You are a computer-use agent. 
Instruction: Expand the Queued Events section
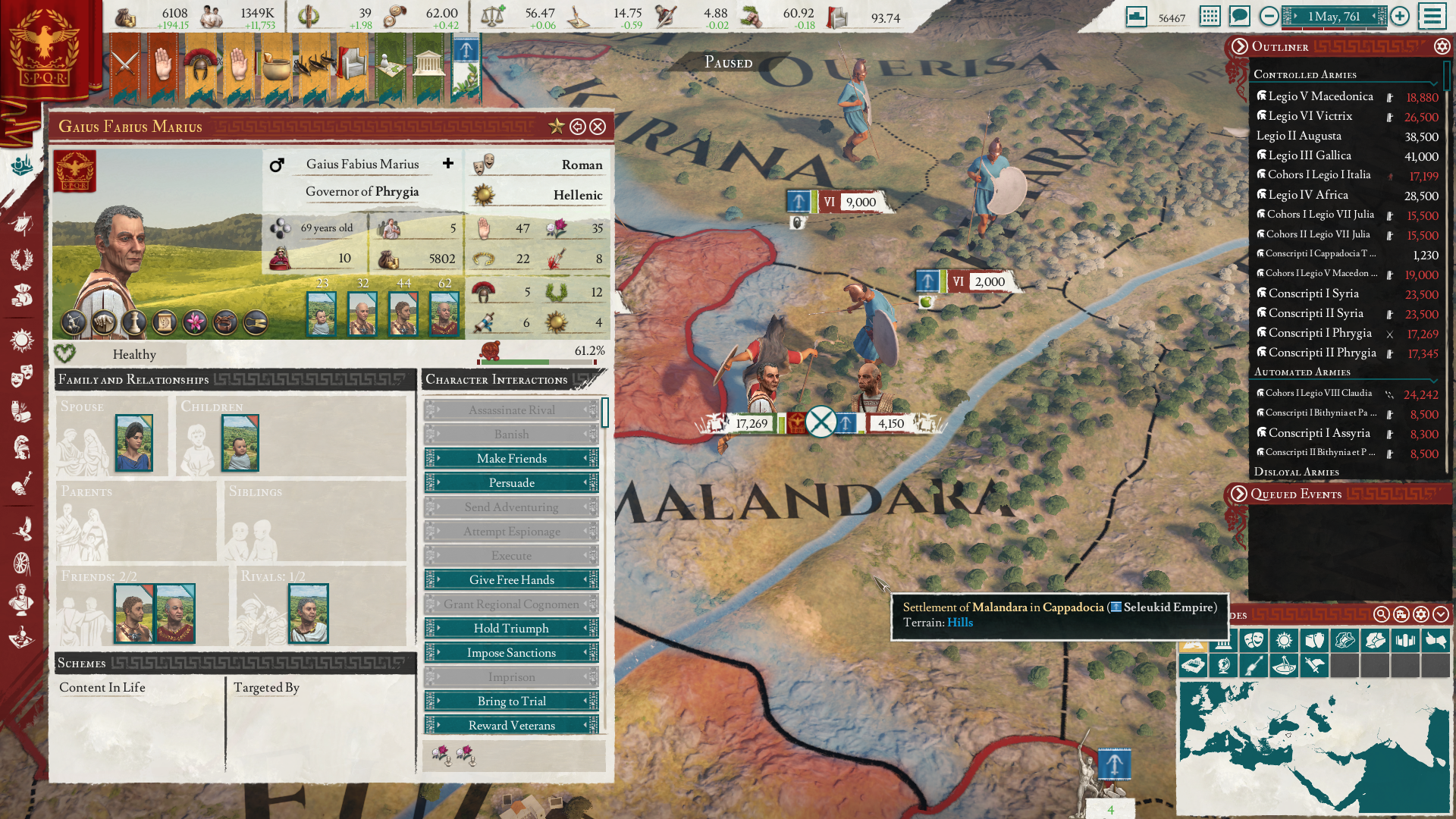(x=1241, y=494)
